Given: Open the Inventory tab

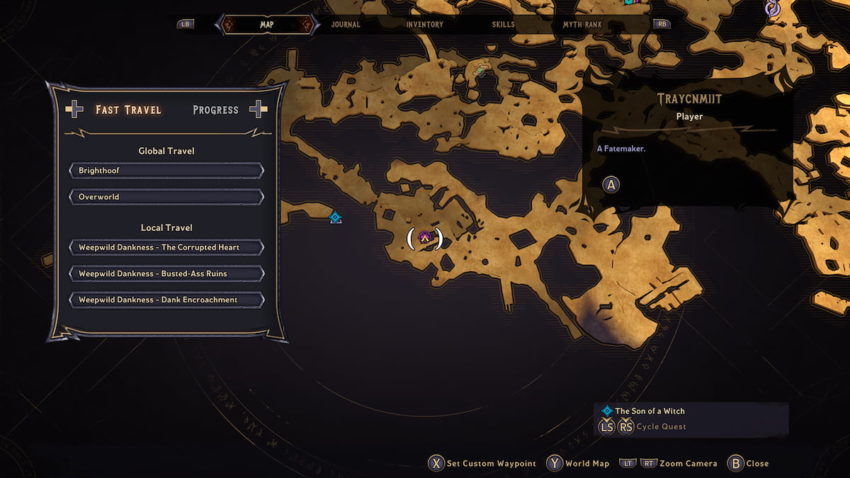Looking at the screenshot, I should click(x=425, y=24).
